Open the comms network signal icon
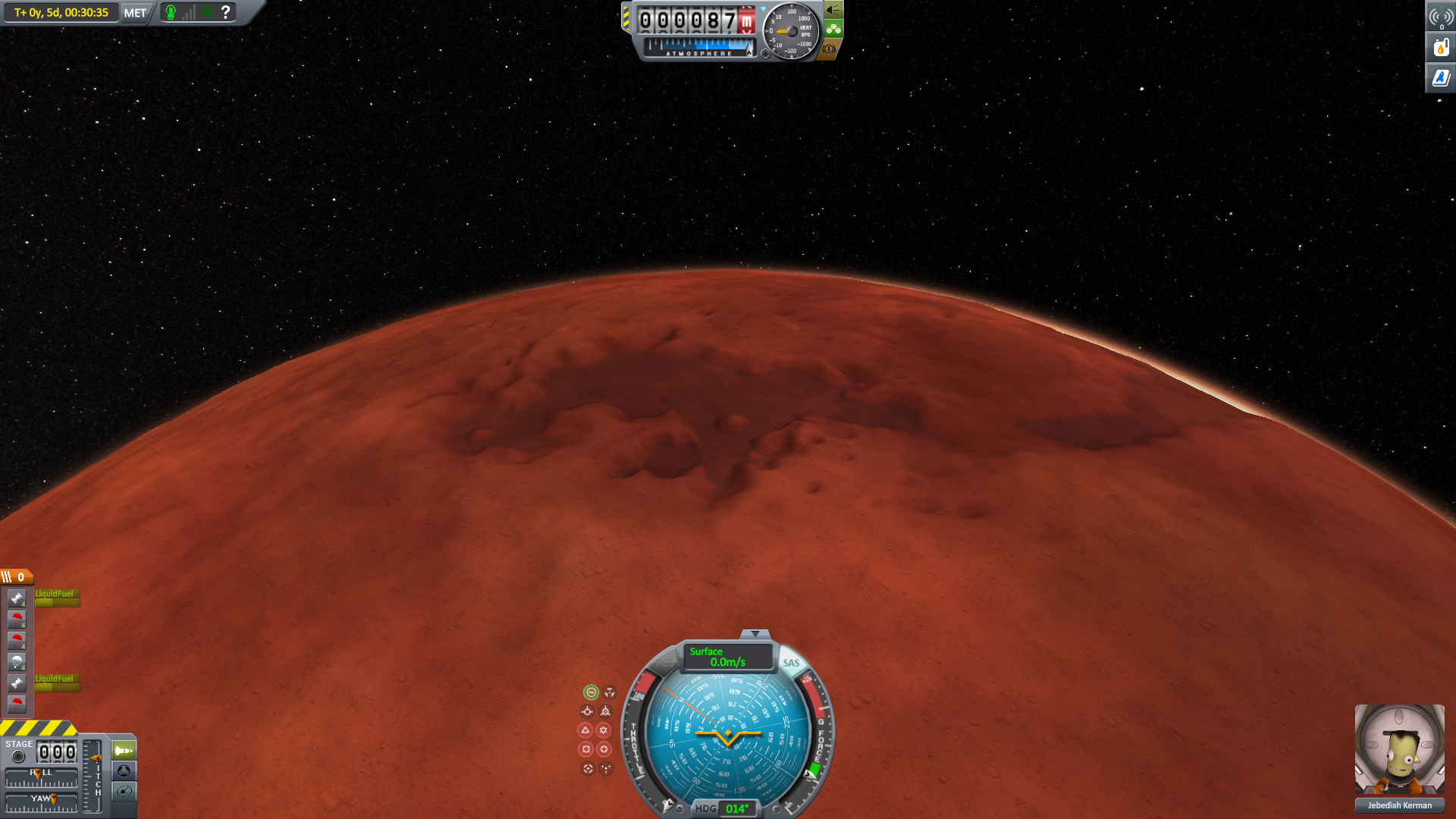1456x819 pixels. pyautogui.click(x=1441, y=17)
